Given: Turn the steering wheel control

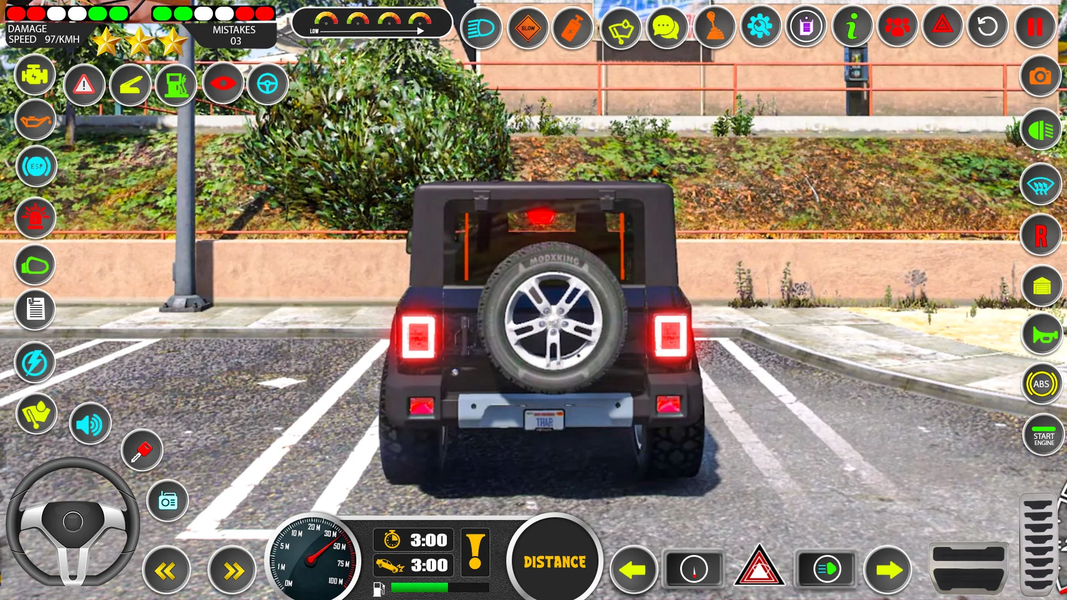Looking at the screenshot, I should tap(72, 522).
